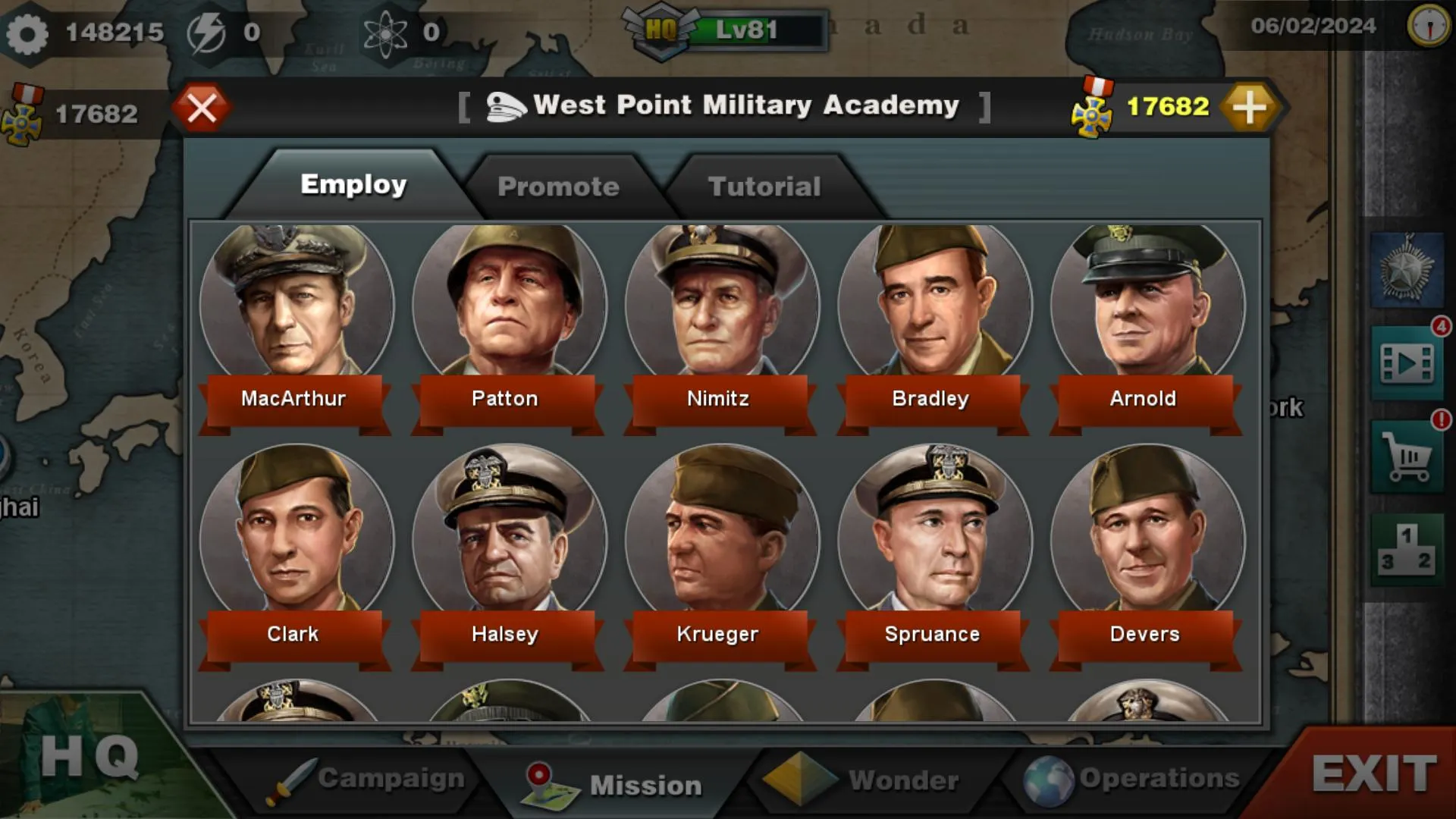Open the video rewards with 4 notifications

click(1408, 362)
